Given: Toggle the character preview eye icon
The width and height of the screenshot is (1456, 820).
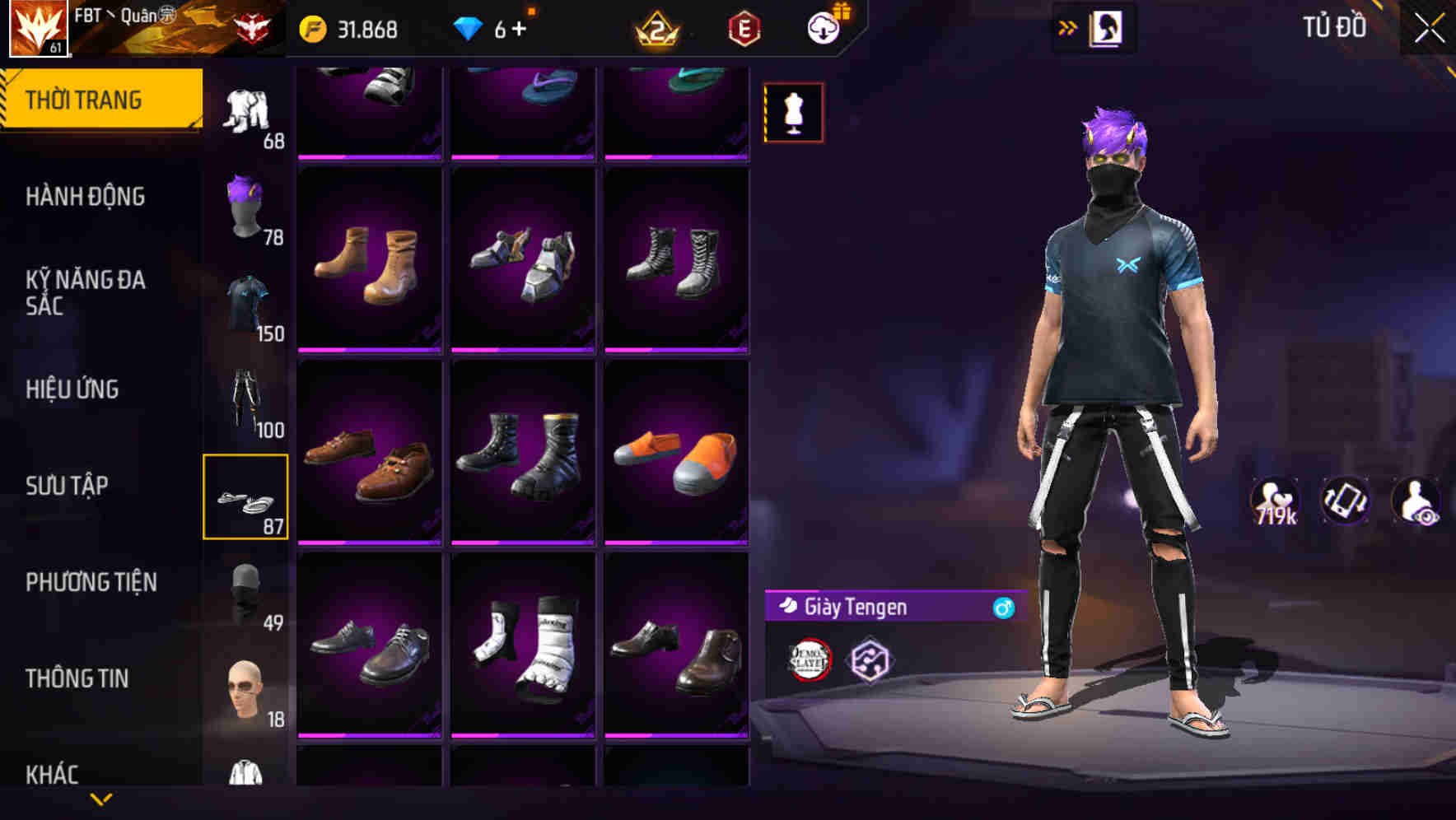Looking at the screenshot, I should [1414, 501].
